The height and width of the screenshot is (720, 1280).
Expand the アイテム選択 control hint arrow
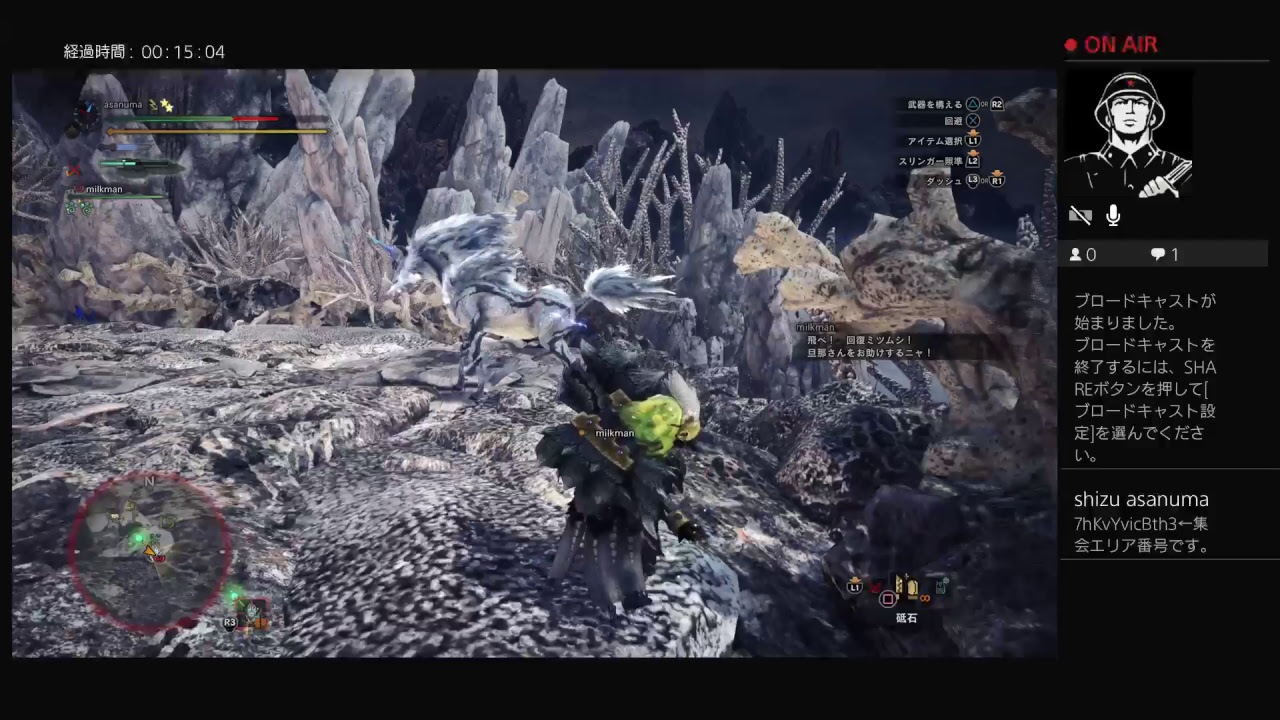(x=973, y=133)
